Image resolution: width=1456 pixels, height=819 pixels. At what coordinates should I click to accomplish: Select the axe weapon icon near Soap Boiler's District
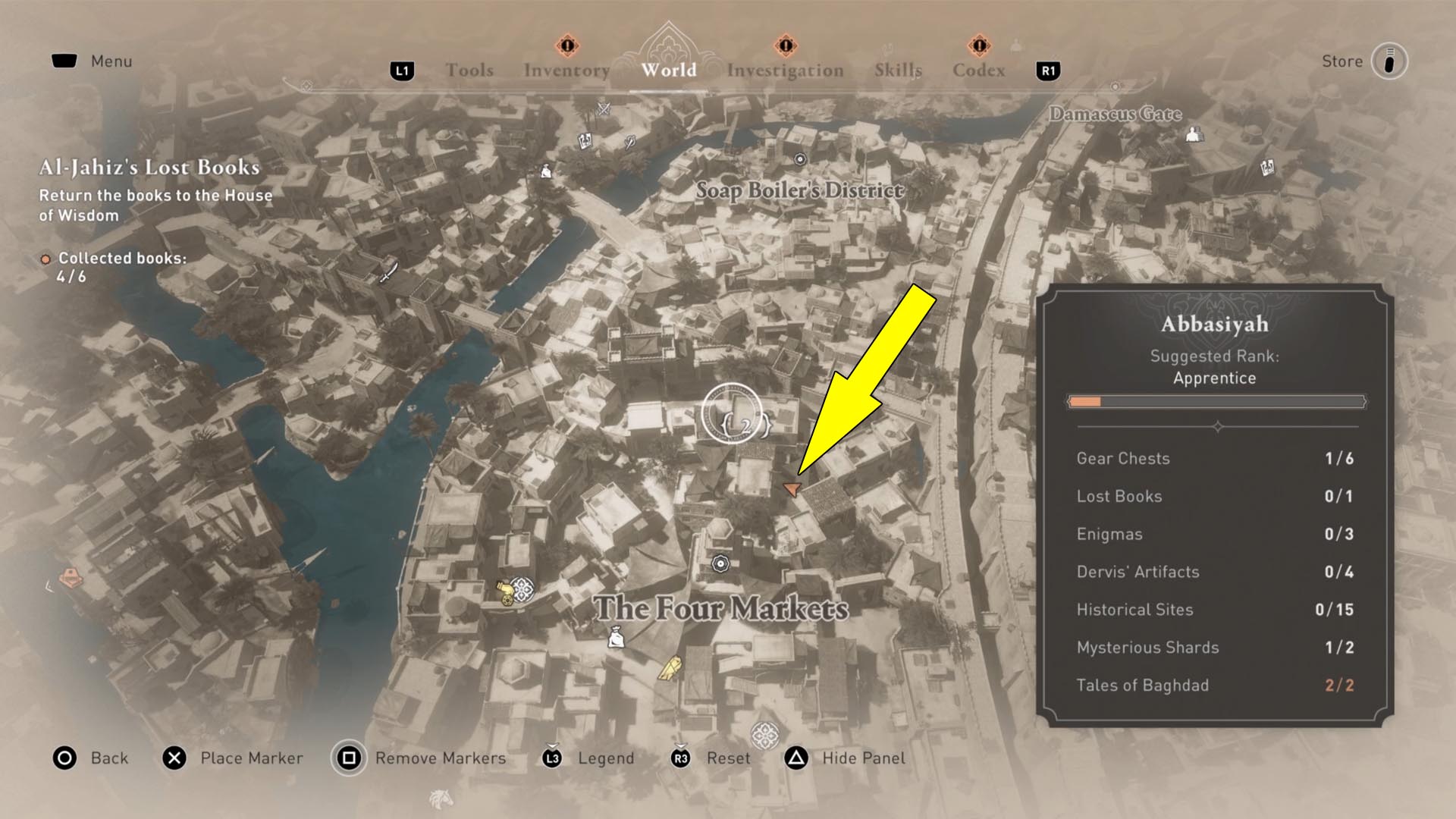tap(629, 143)
